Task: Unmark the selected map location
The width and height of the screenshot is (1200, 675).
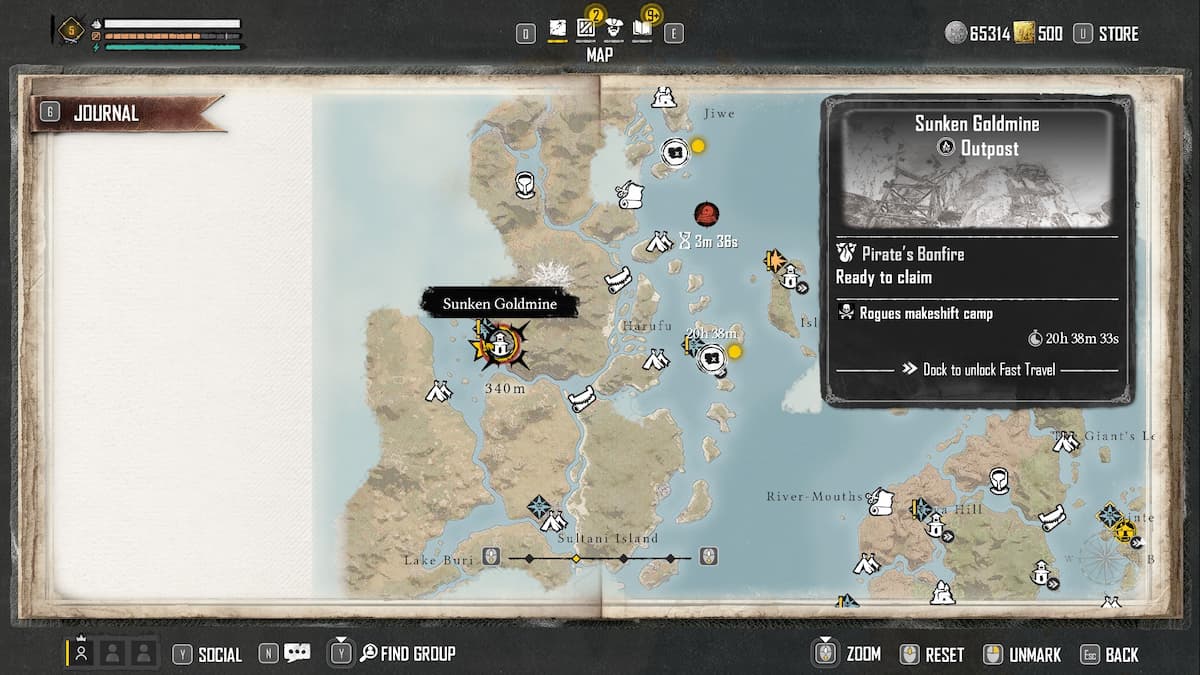Action: coord(1034,655)
